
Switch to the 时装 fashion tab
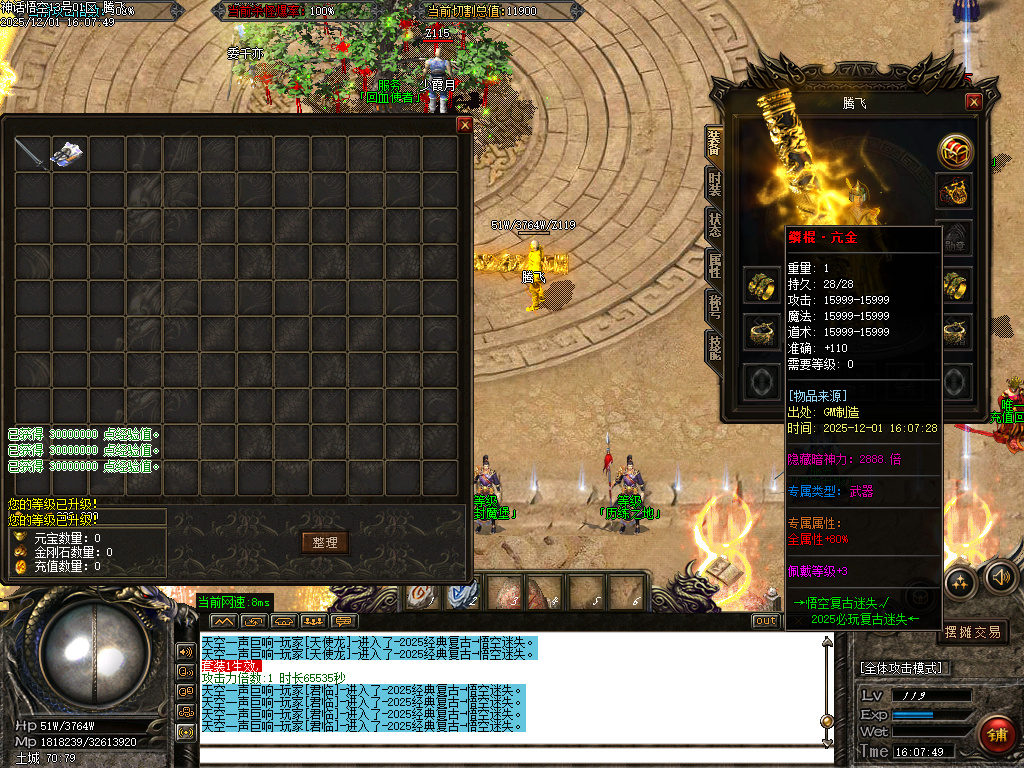click(715, 184)
